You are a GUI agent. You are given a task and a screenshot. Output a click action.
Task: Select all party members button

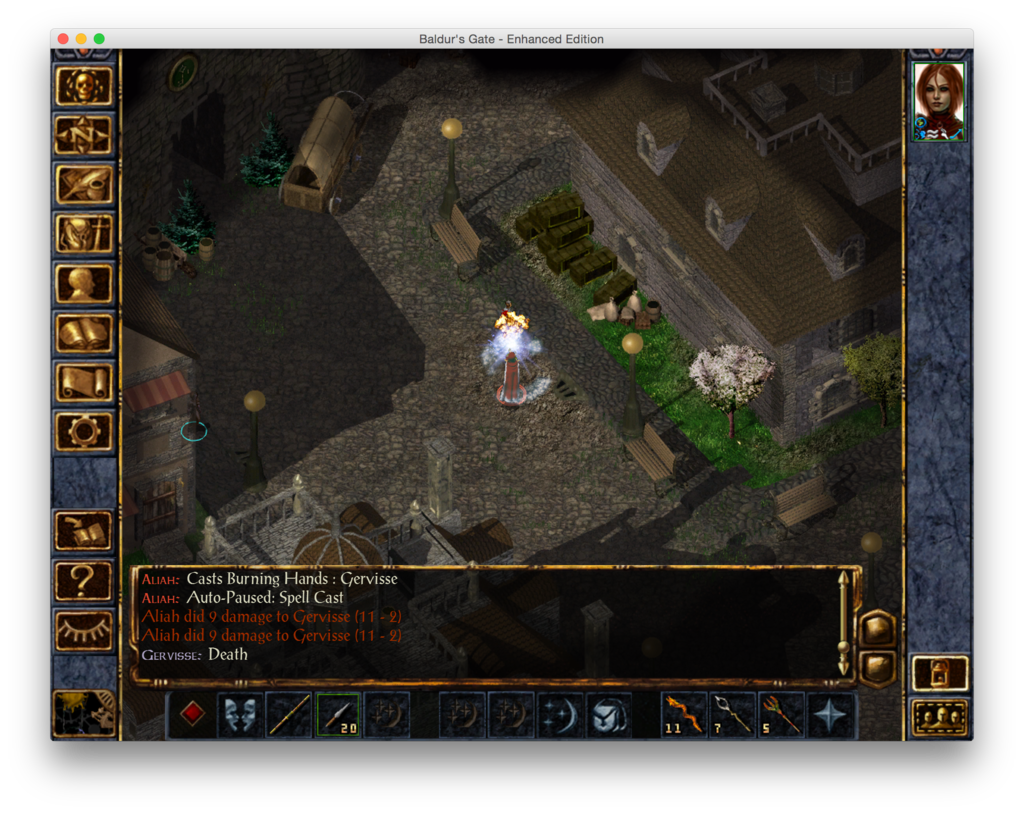point(940,717)
